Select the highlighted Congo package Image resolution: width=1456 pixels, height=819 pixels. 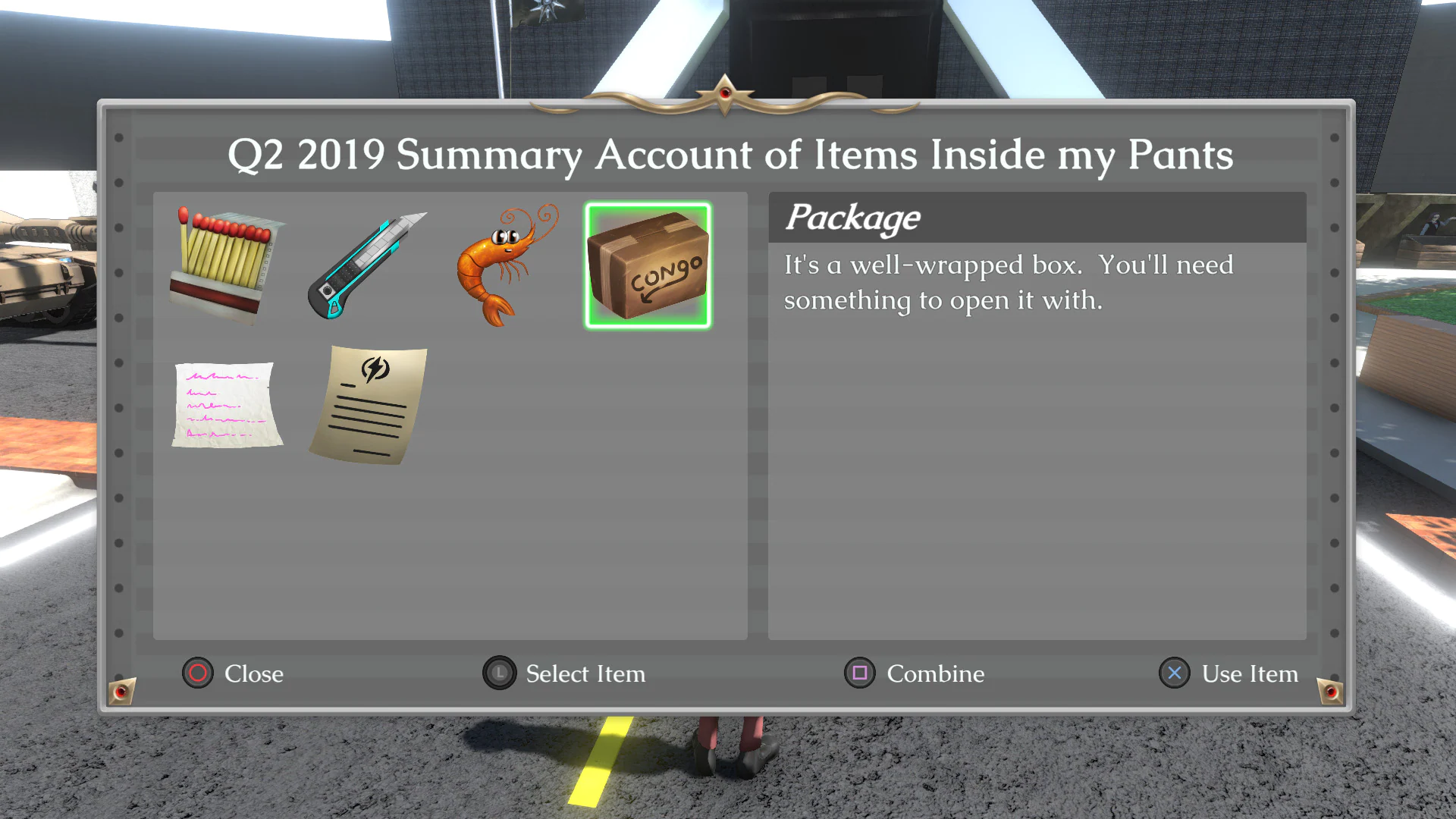click(x=648, y=265)
